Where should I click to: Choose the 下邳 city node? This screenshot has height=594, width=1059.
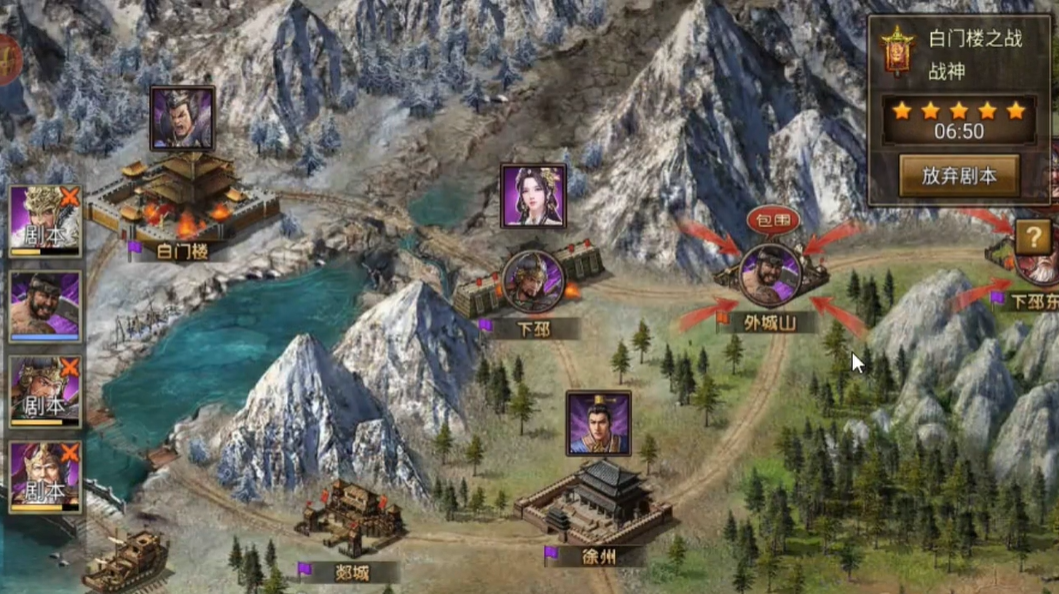coord(531,283)
